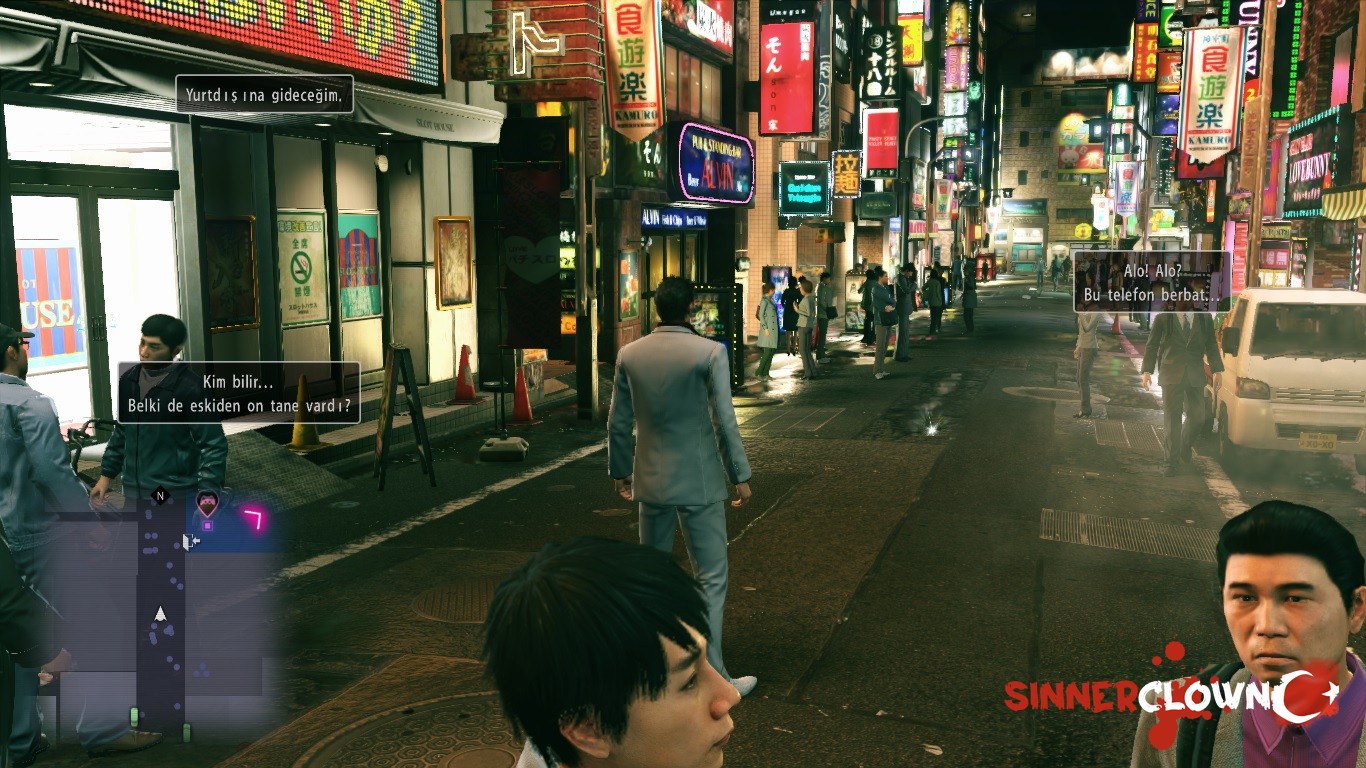Select the game controller marker on minimap
This screenshot has height=768, width=1366.
(207, 502)
